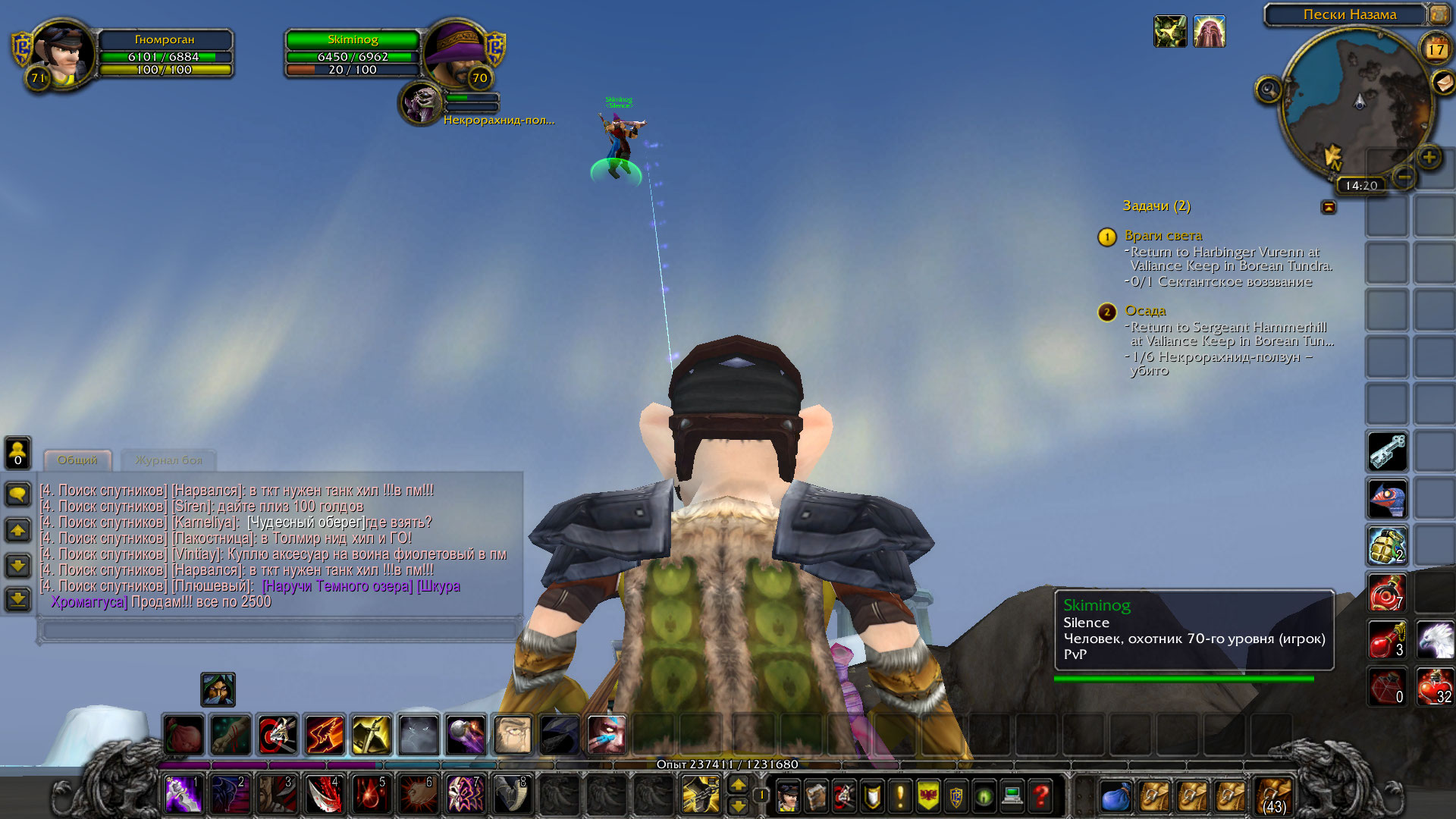This screenshot has width=1456, height=819.
Task: Switch to the Журнал боя chat tab
Action: pyautogui.click(x=168, y=460)
